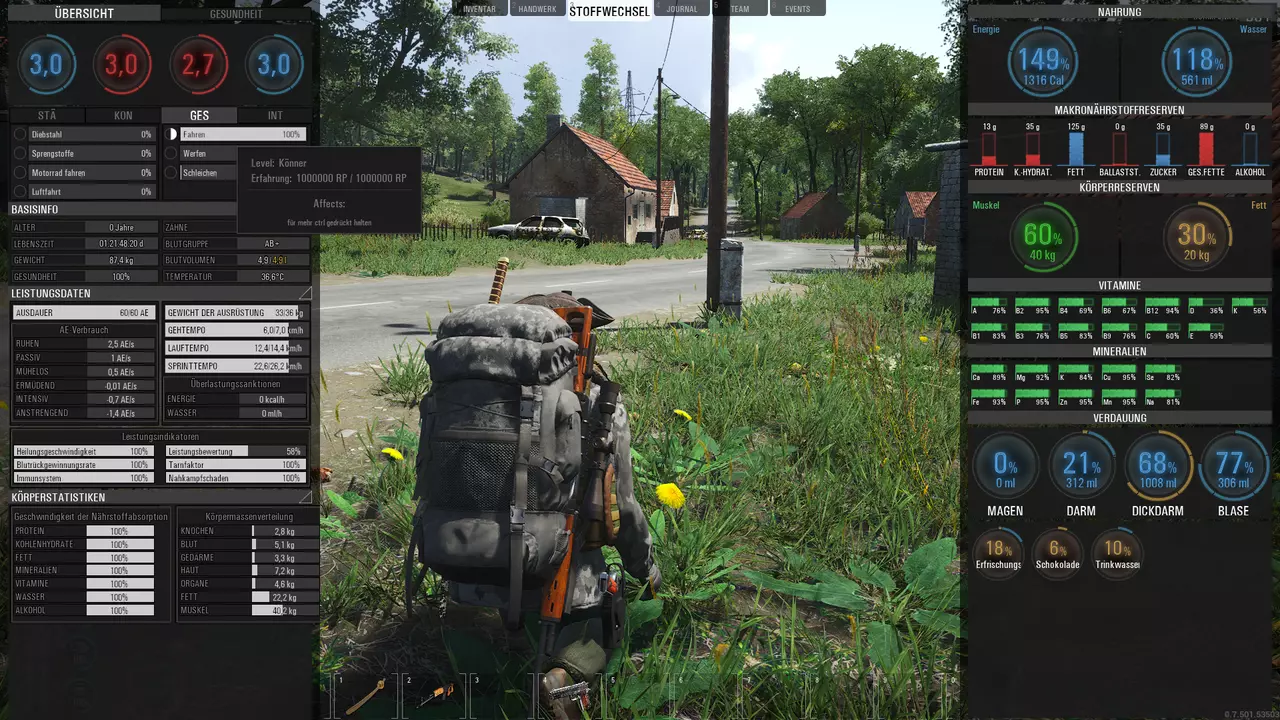Image resolution: width=1280 pixels, height=720 pixels.
Task: Show the STÄ attribute skills
Action: click(47, 116)
